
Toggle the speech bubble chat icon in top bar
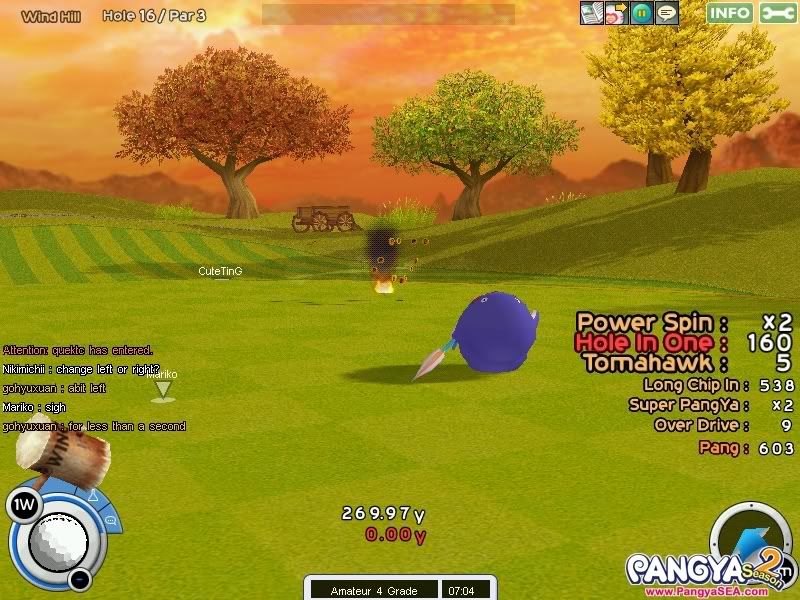(x=666, y=13)
